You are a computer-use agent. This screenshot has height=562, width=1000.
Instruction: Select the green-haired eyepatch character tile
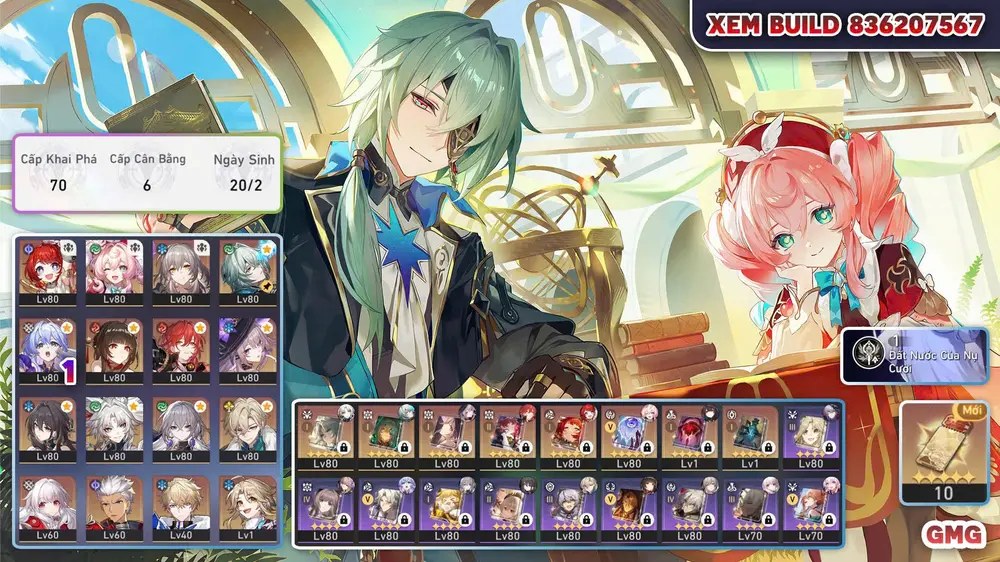[x=246, y=271]
